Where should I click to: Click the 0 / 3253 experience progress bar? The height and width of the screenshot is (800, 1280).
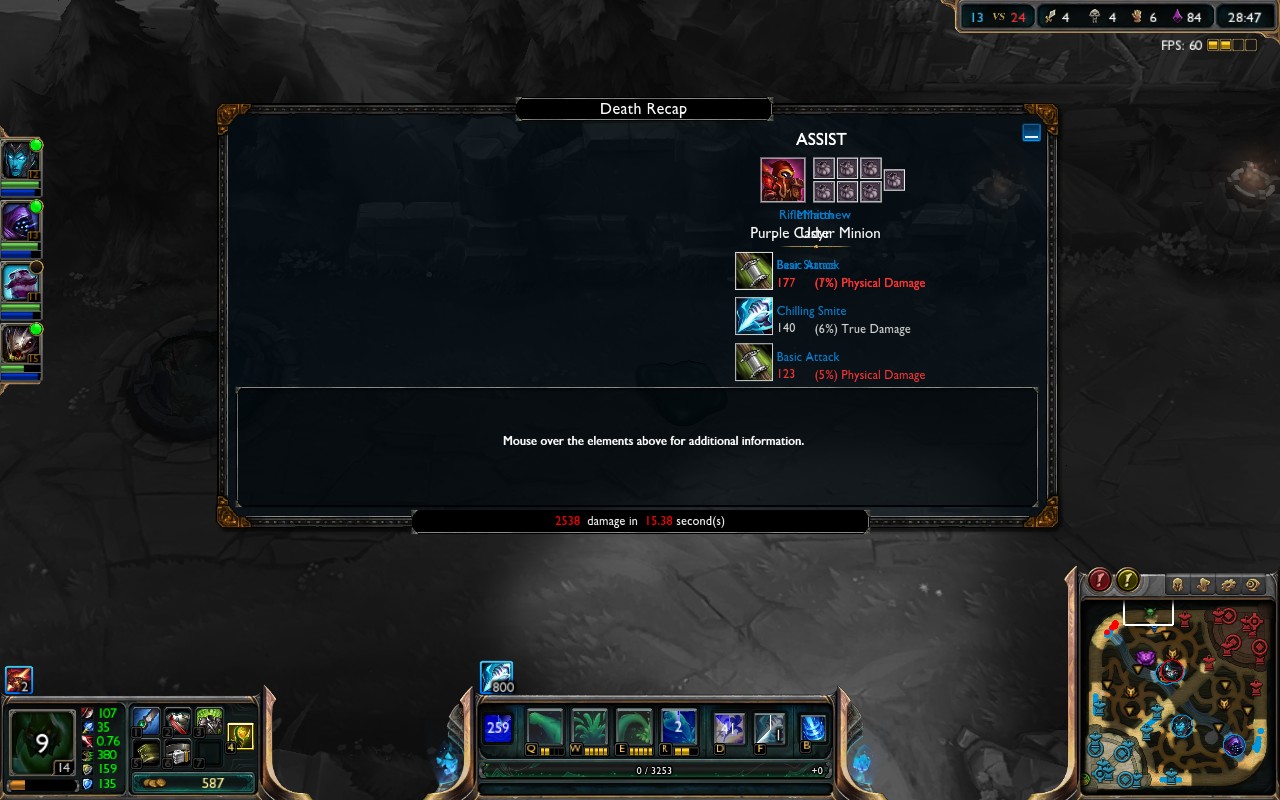[x=655, y=770]
